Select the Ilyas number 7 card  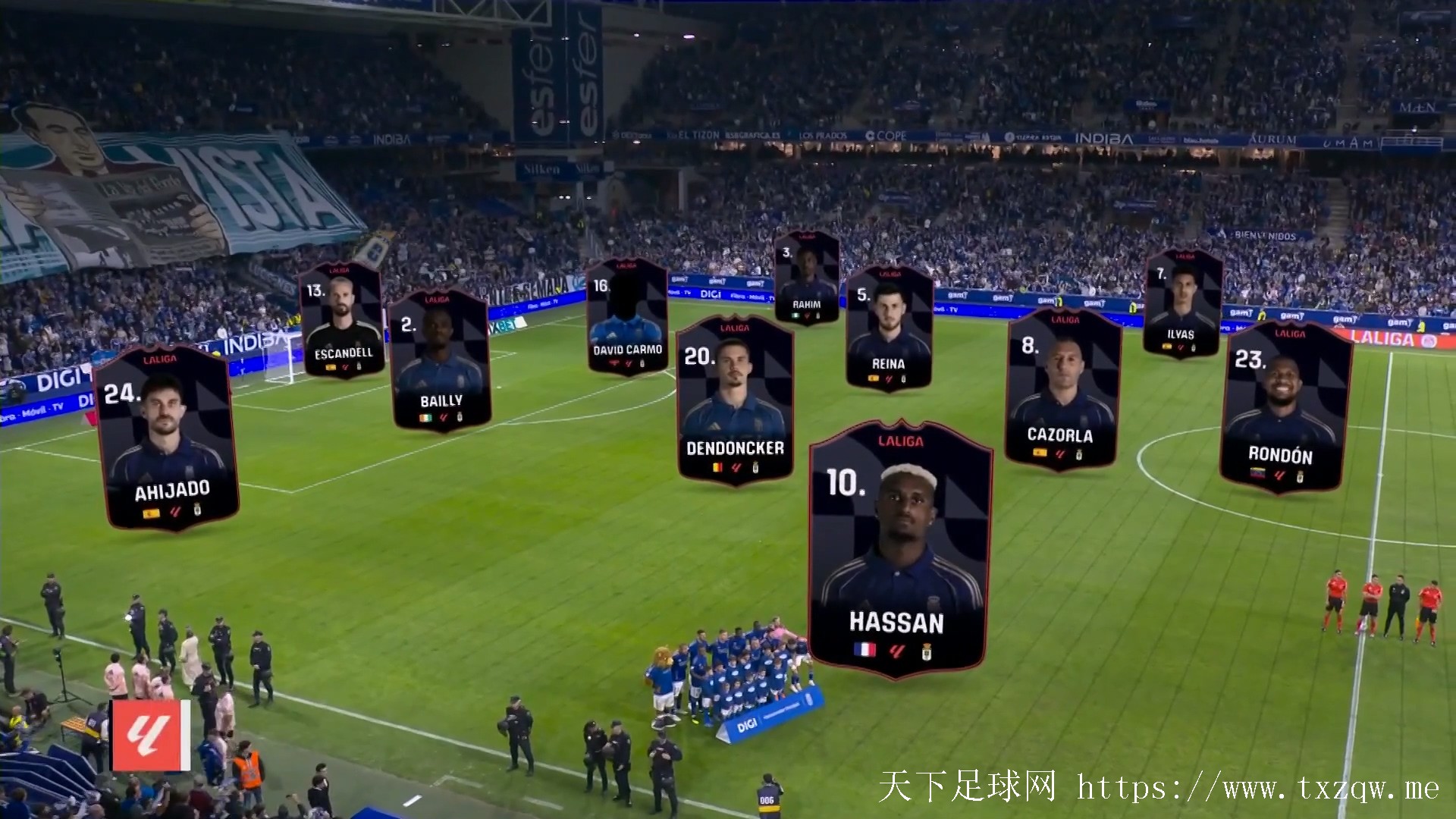pos(1181,303)
